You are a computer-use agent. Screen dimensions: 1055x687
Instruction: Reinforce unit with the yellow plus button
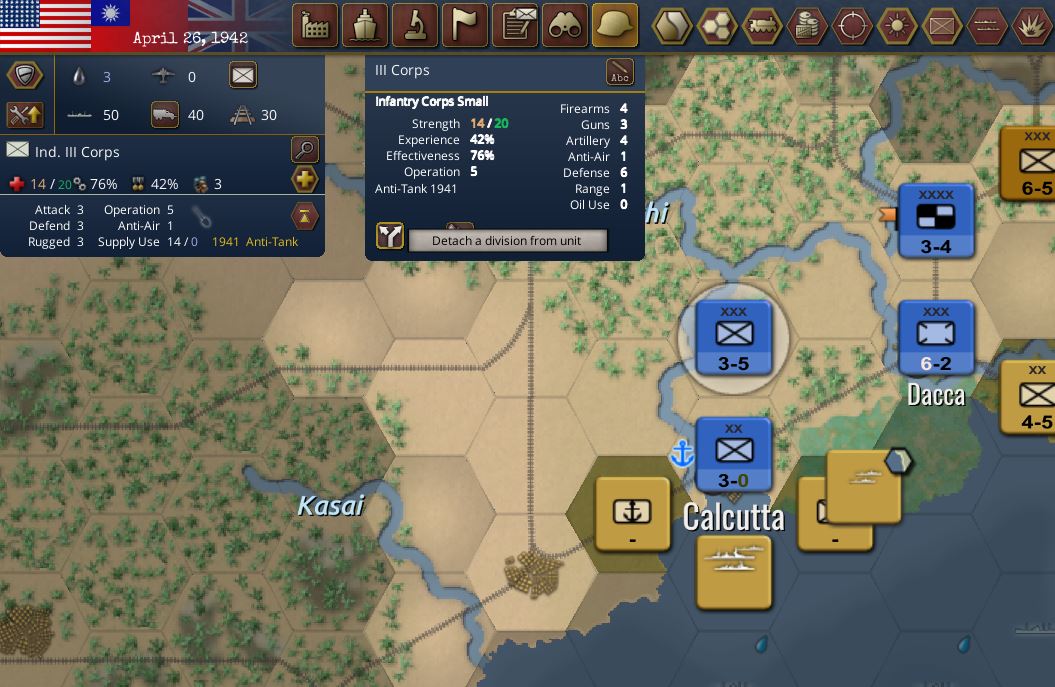305,180
